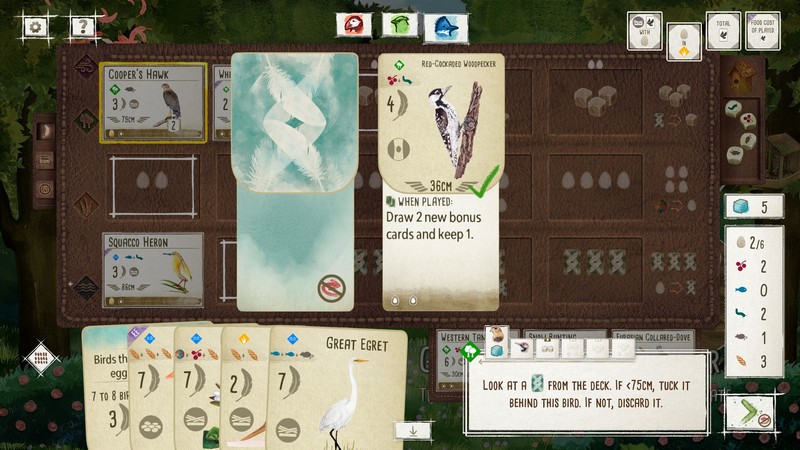
Task: Click the blue bird player icon
Action: tap(445, 27)
